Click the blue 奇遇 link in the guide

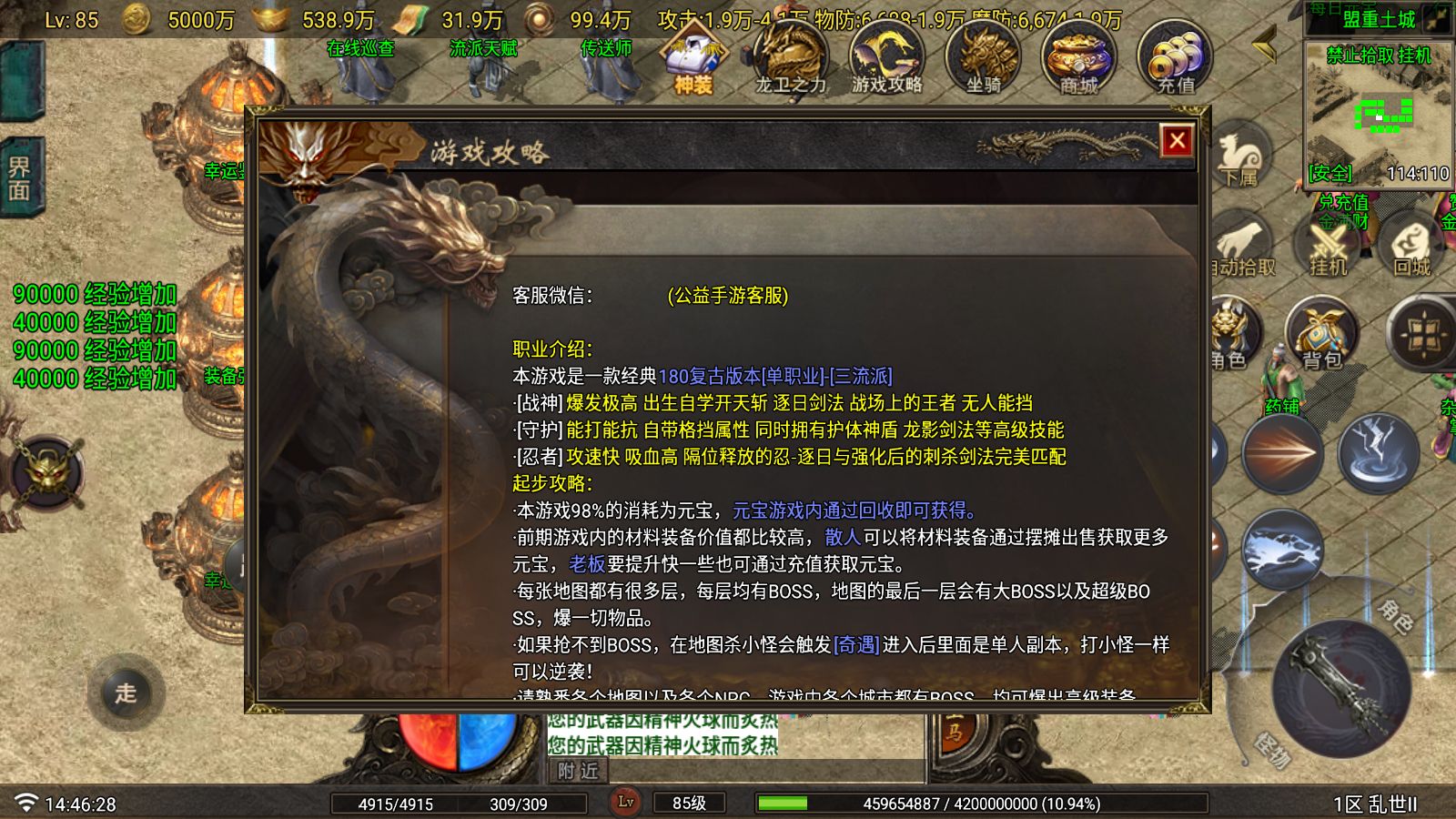856,645
